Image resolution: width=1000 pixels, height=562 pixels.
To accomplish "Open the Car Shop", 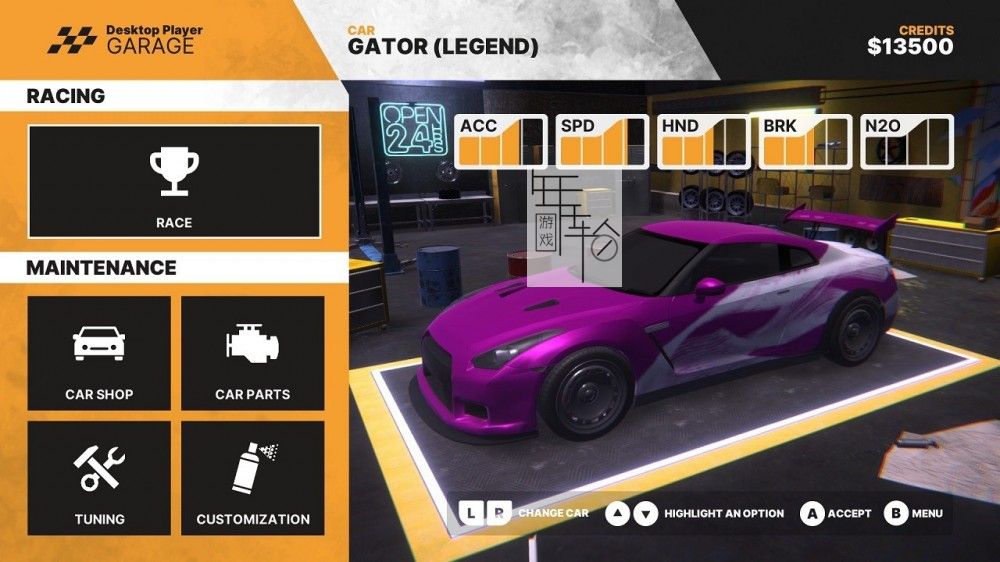I will (99, 353).
